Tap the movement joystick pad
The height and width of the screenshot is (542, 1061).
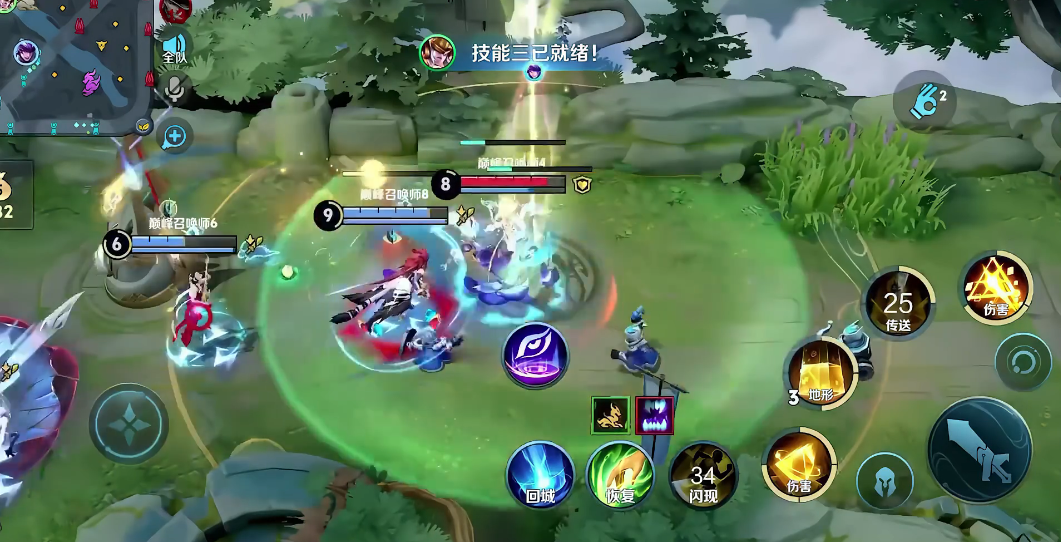[x=128, y=424]
